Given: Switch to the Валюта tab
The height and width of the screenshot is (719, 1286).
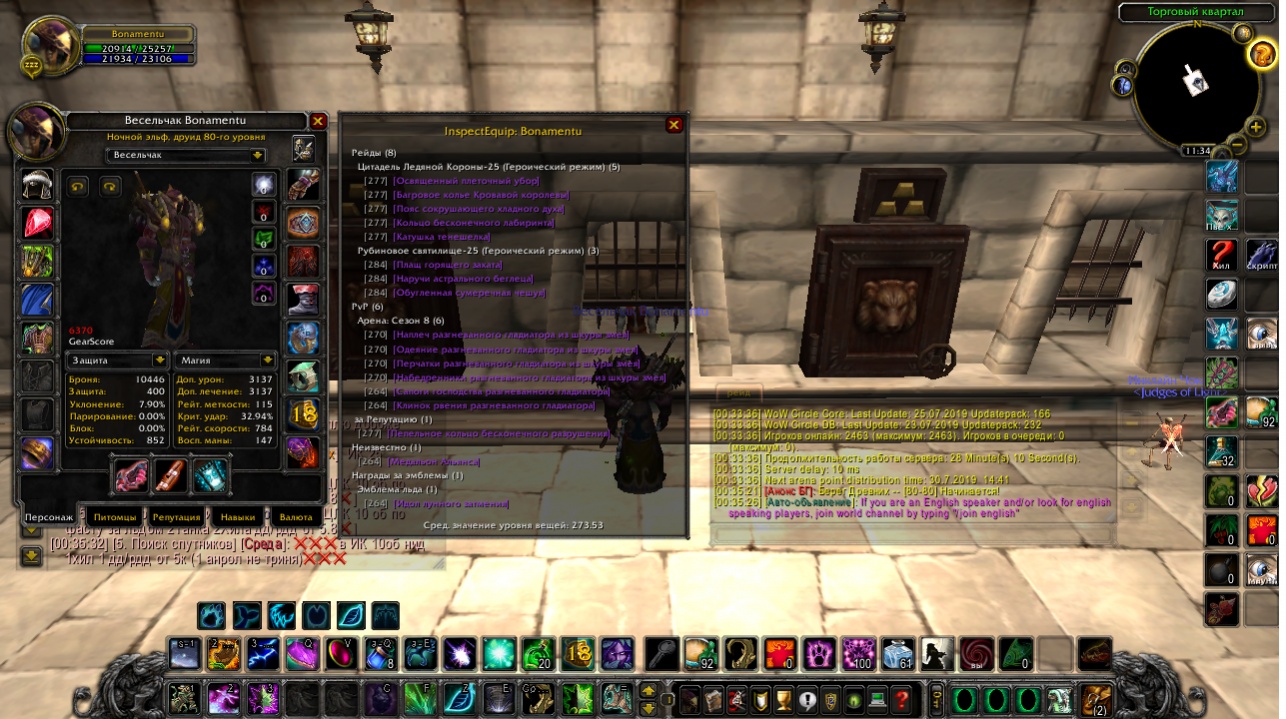Looking at the screenshot, I should (x=296, y=518).
